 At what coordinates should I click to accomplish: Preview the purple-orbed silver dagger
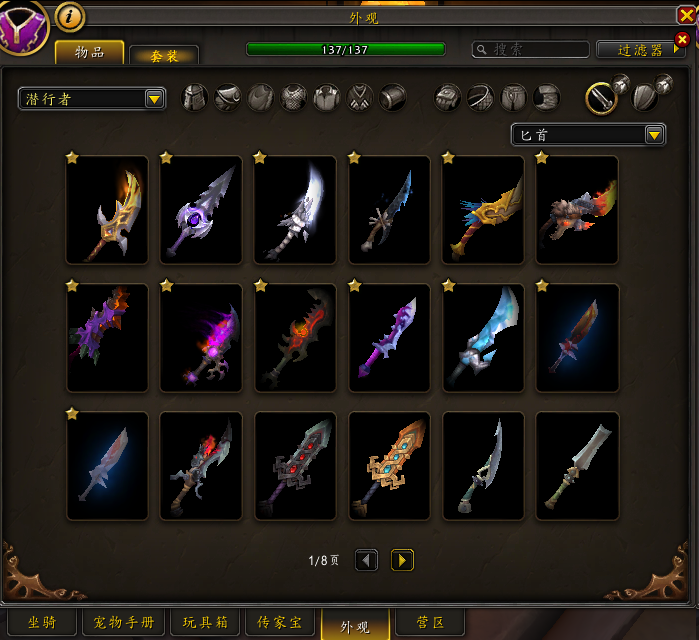point(201,210)
